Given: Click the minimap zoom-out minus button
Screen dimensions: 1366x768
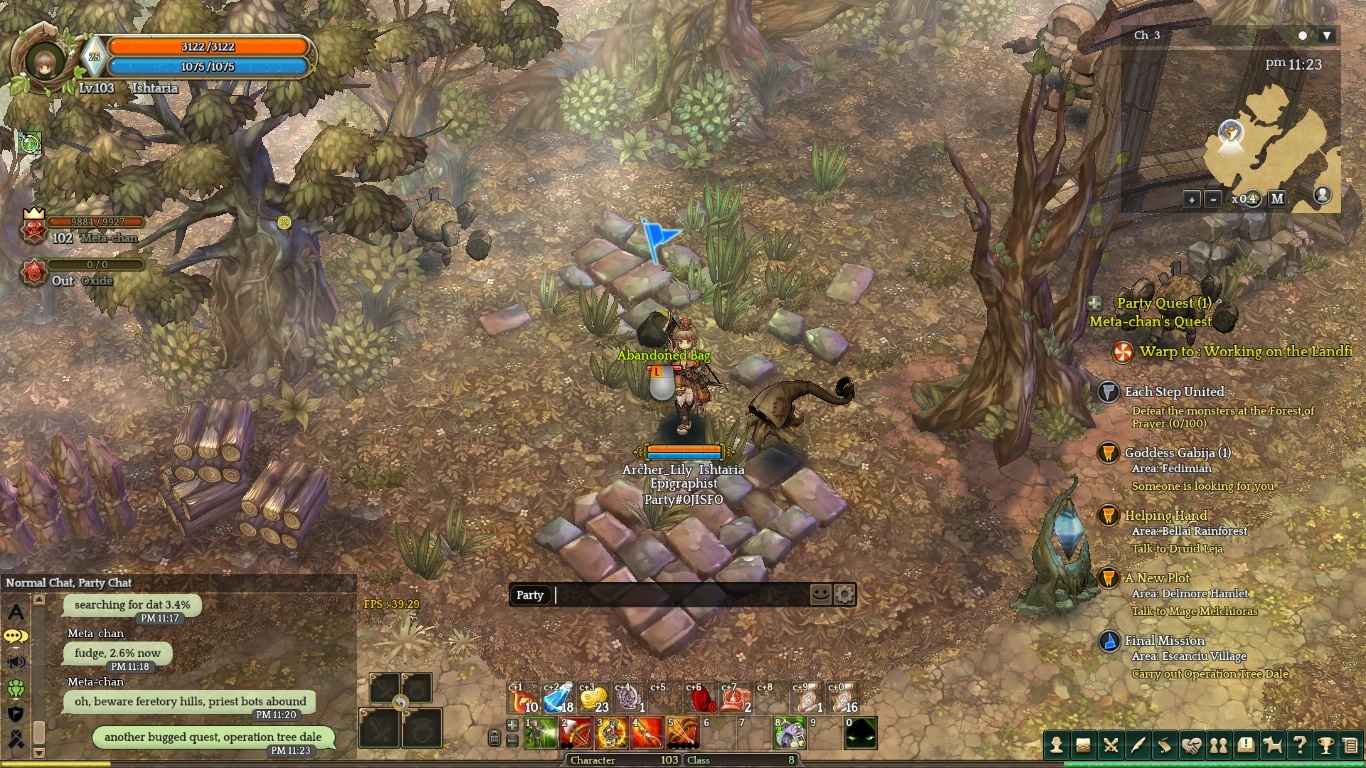Looking at the screenshot, I should [x=1213, y=199].
